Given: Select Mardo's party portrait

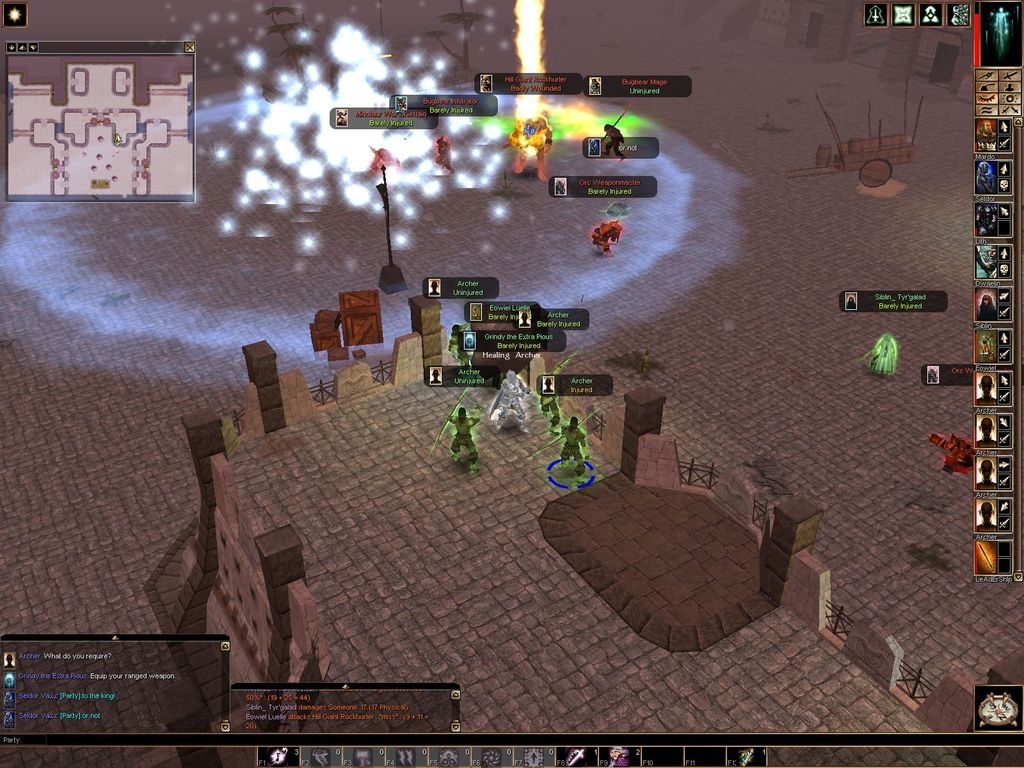Looking at the screenshot, I should tap(986, 135).
